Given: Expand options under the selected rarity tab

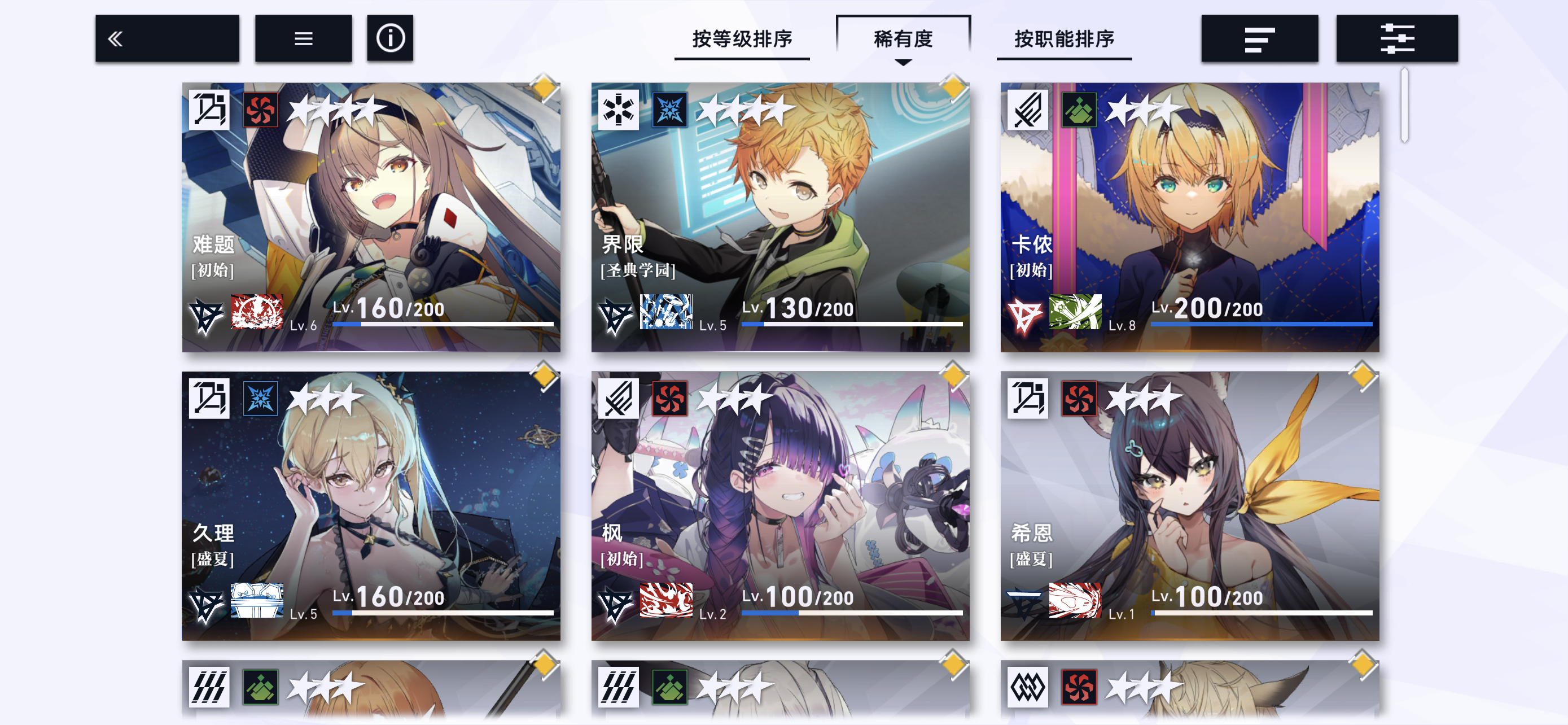Looking at the screenshot, I should click(x=903, y=63).
